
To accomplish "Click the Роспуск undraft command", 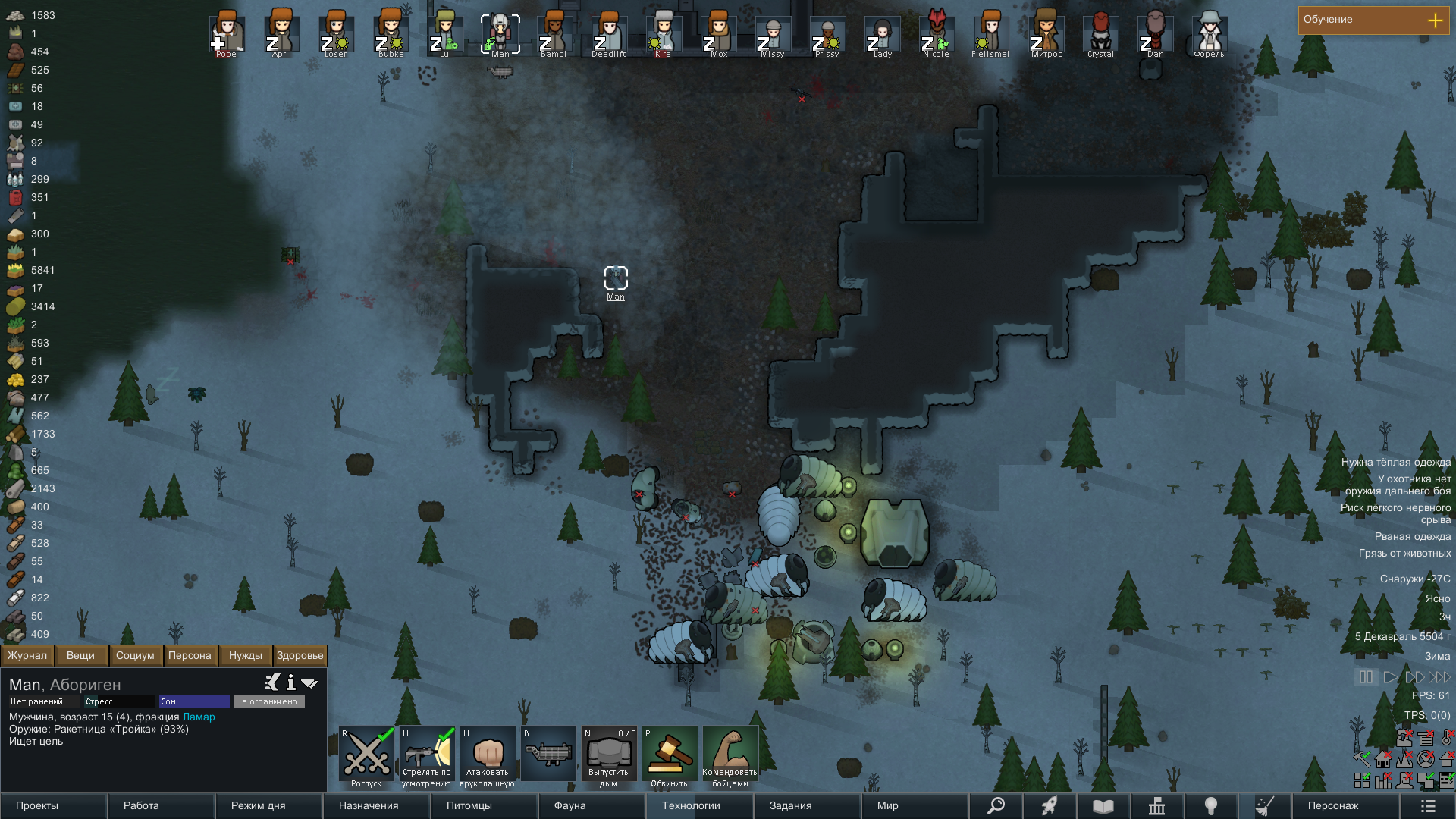I will tap(366, 755).
